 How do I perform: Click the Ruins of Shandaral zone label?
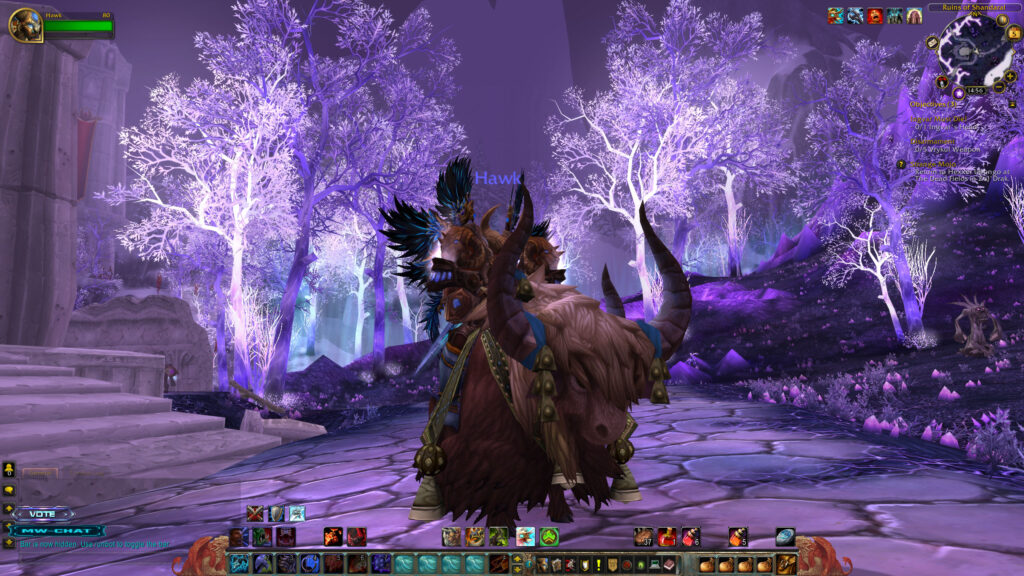(x=973, y=7)
